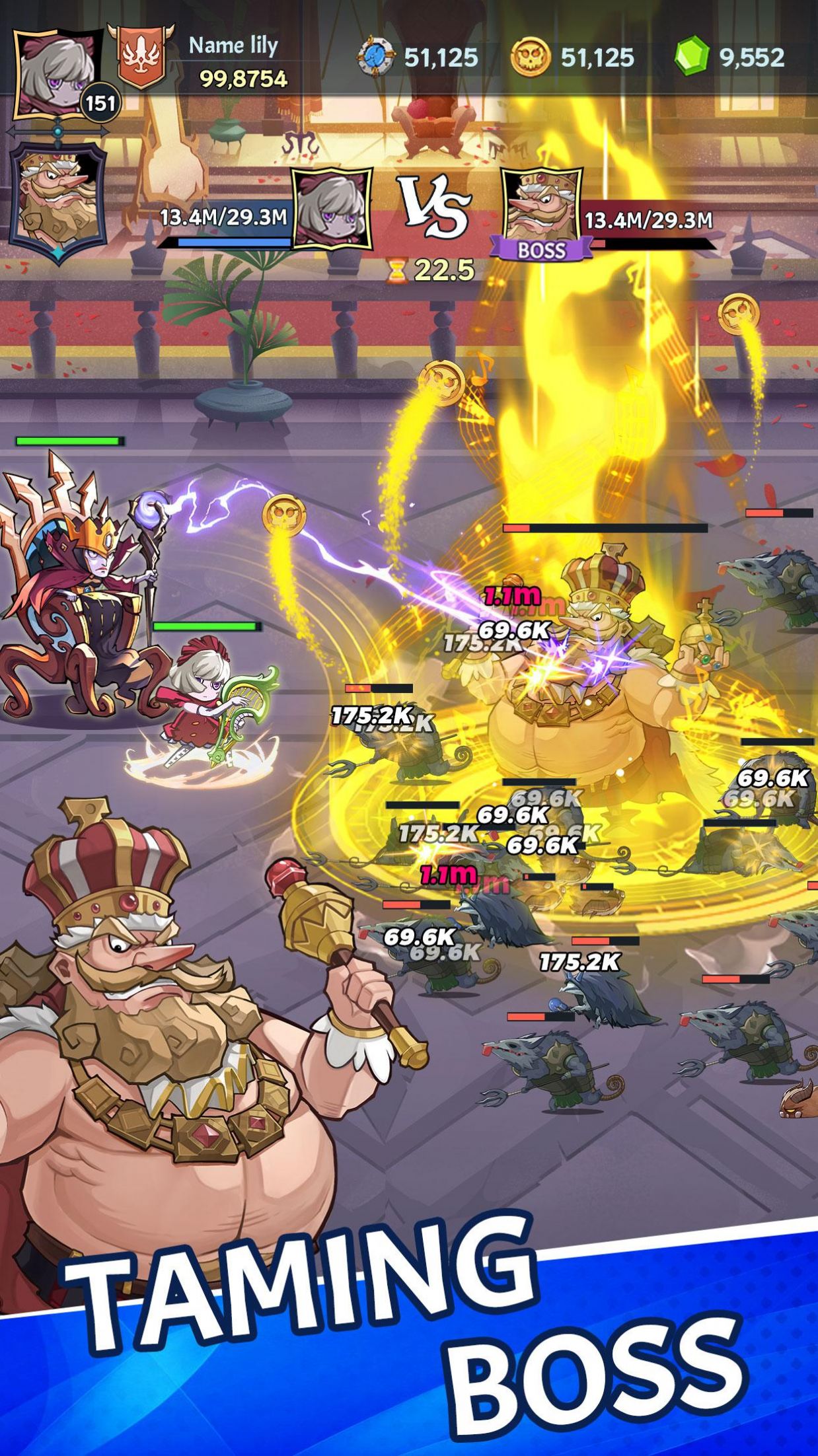This screenshot has width=818, height=1456.
Task: Tap the player hero portrait beside VS
Action: pos(332,208)
